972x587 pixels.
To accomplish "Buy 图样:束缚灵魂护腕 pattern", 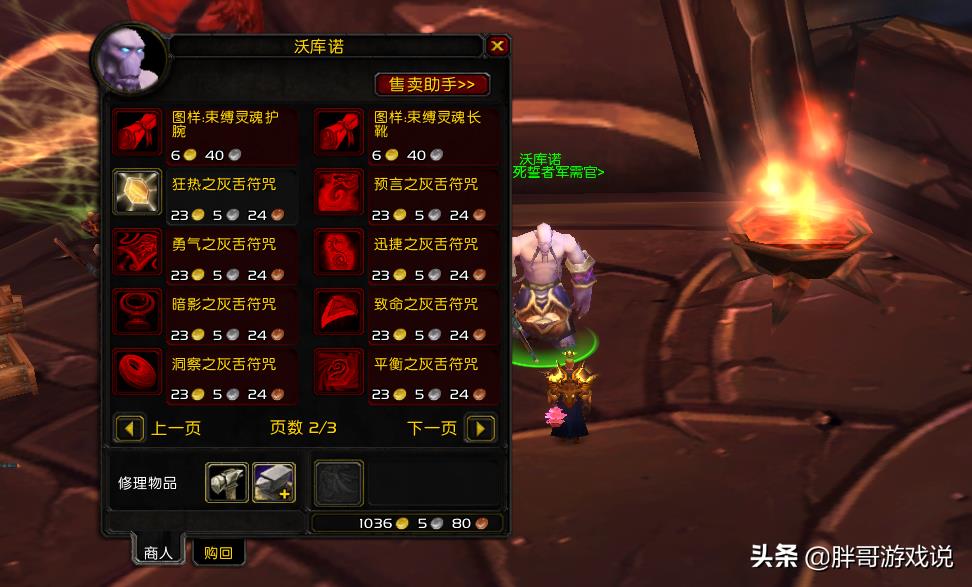I will pyautogui.click(x=138, y=131).
